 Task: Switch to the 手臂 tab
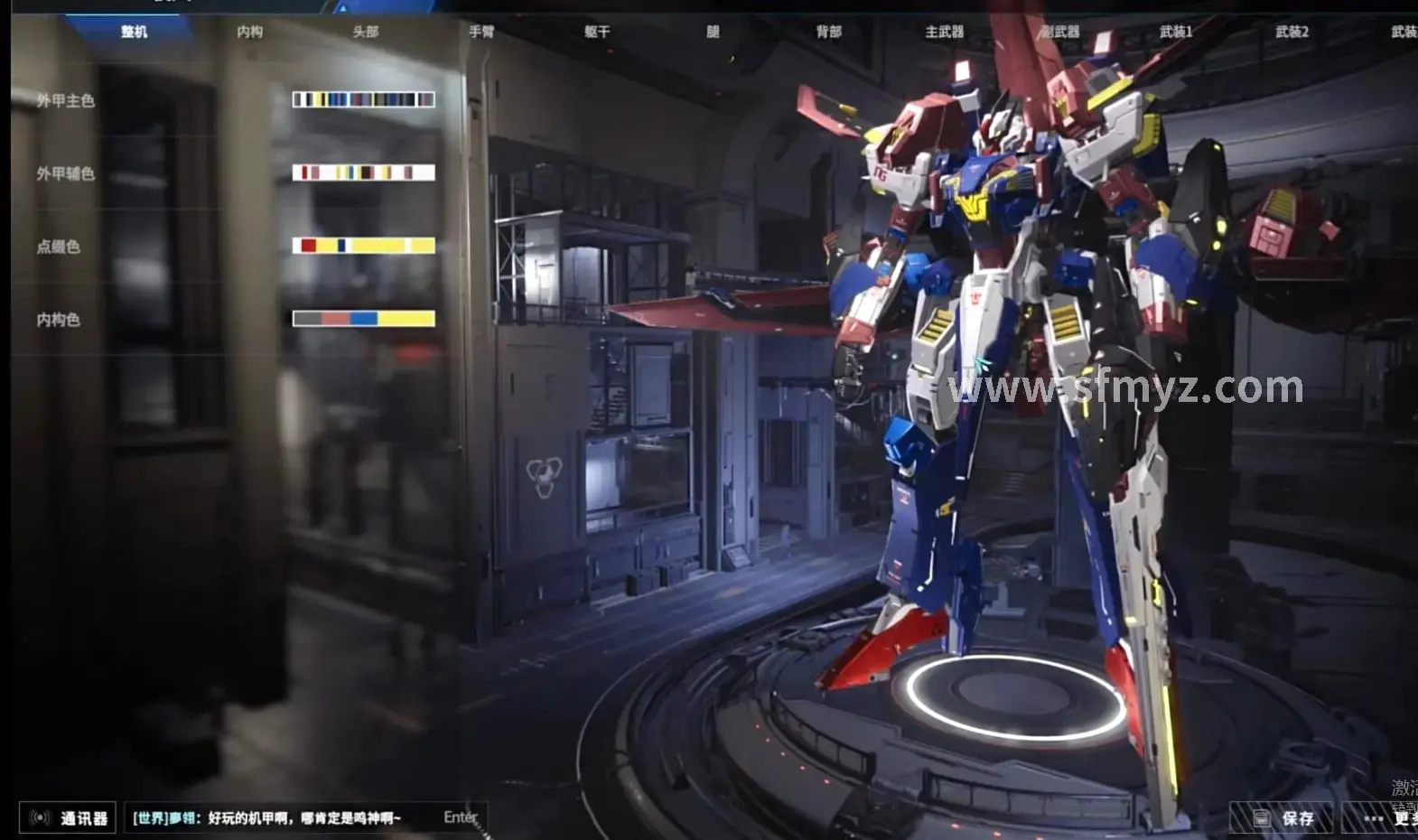(x=481, y=32)
